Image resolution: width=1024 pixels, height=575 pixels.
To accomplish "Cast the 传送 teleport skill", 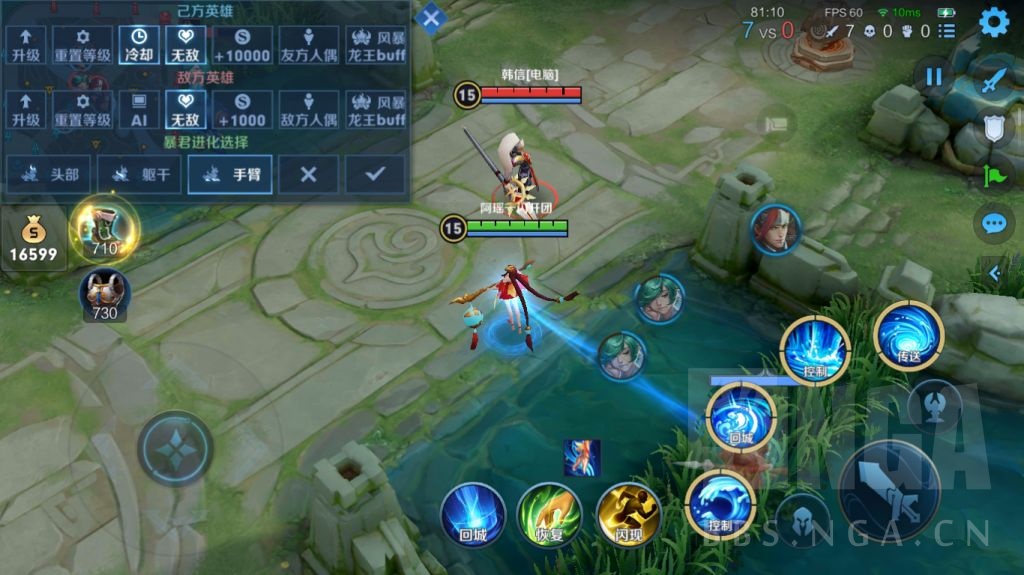I will click(x=908, y=336).
